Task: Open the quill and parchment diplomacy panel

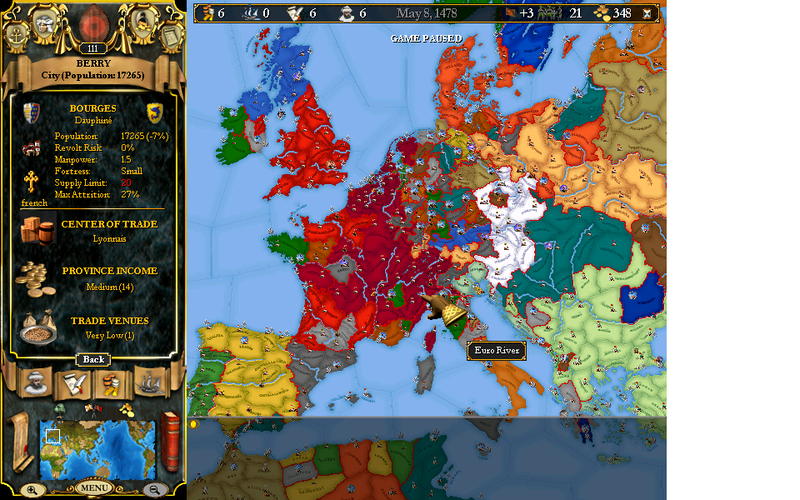Action: click(x=74, y=384)
